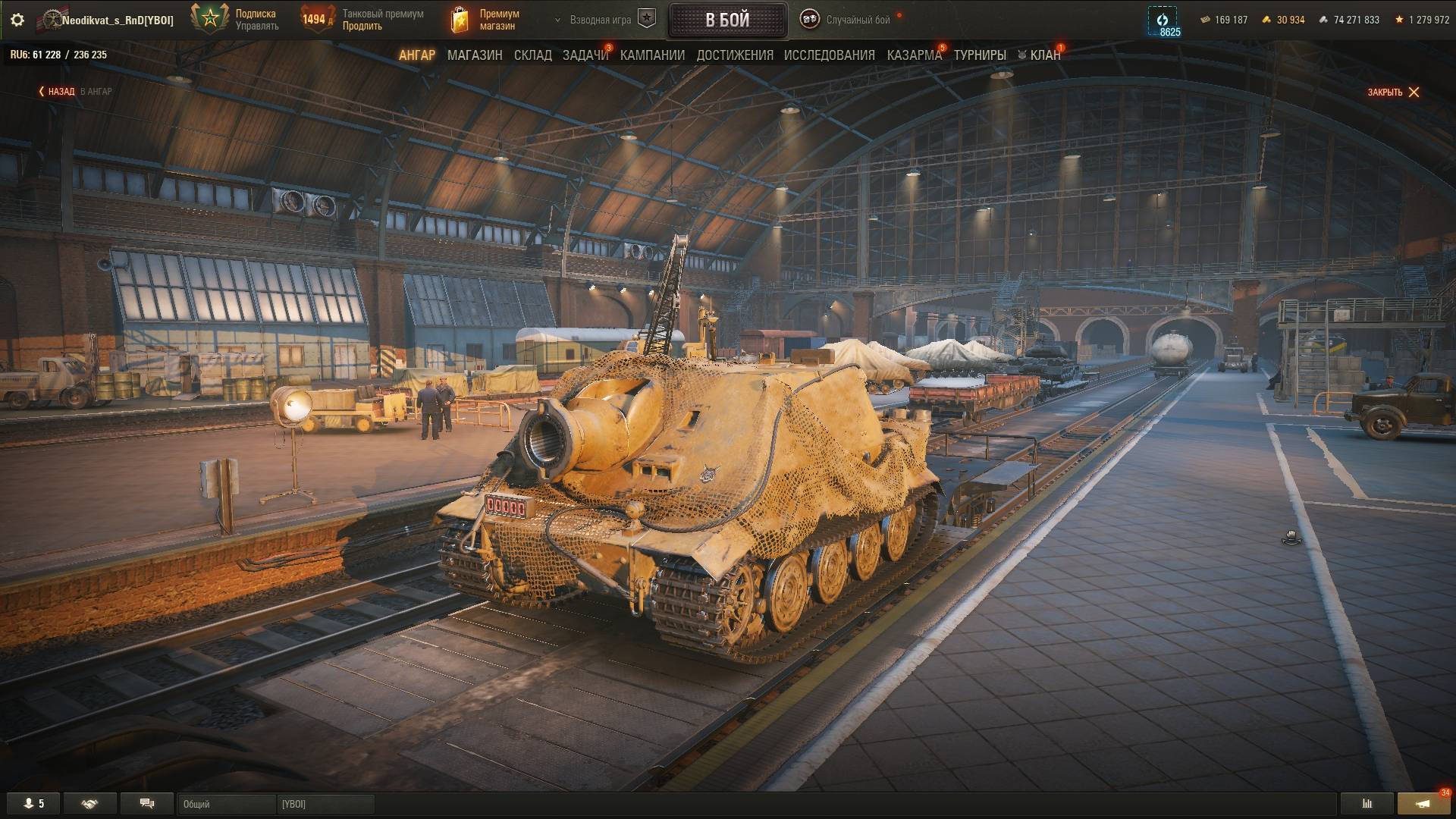This screenshot has height=819, width=1456.
Task: Open the ИССЛЕДОВАНИЯ tab
Action: [829, 55]
